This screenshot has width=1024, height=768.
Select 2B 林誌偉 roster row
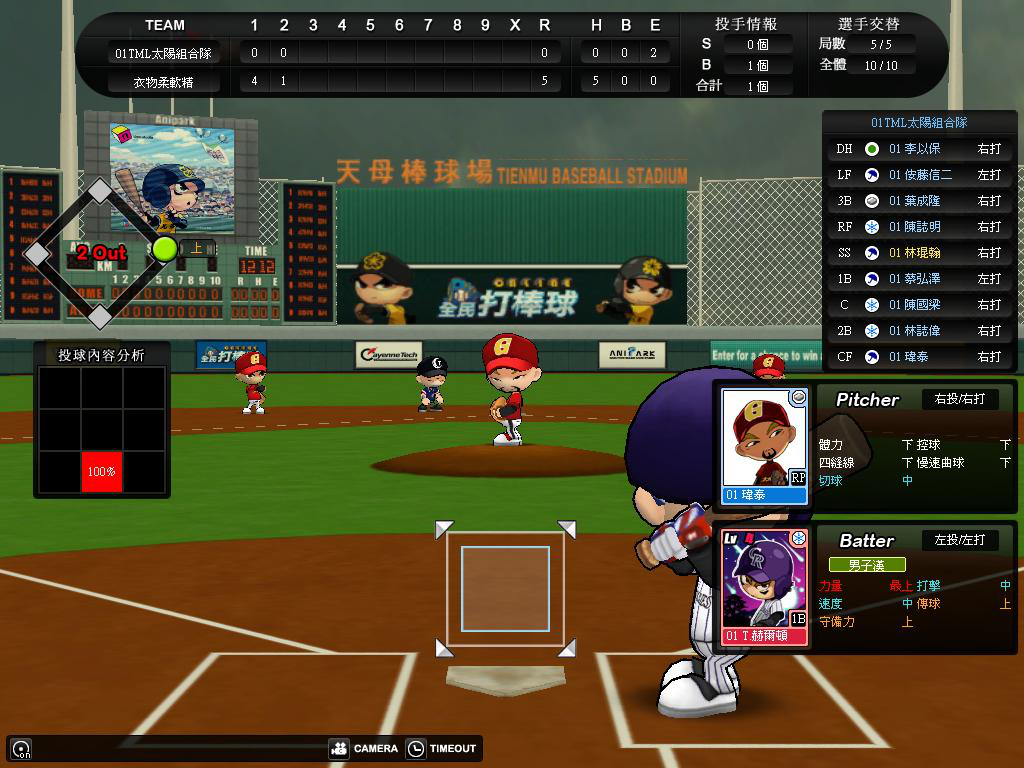point(919,331)
